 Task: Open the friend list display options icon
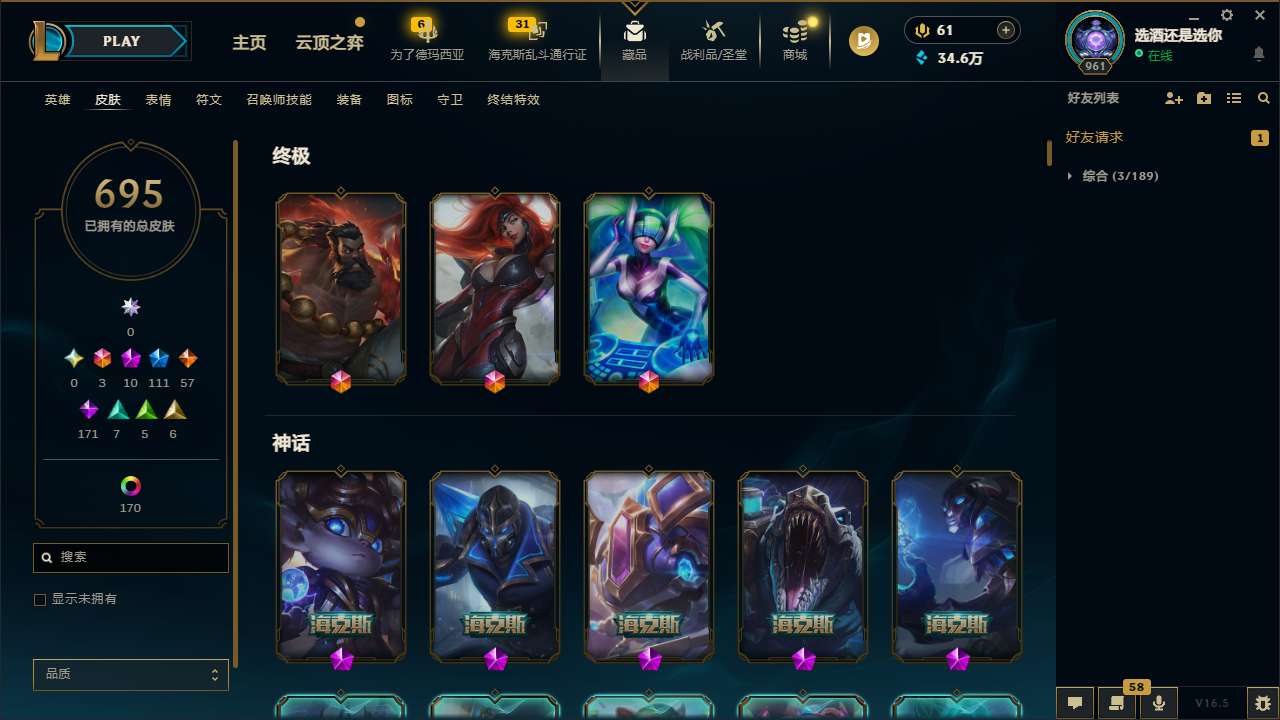coord(1233,98)
